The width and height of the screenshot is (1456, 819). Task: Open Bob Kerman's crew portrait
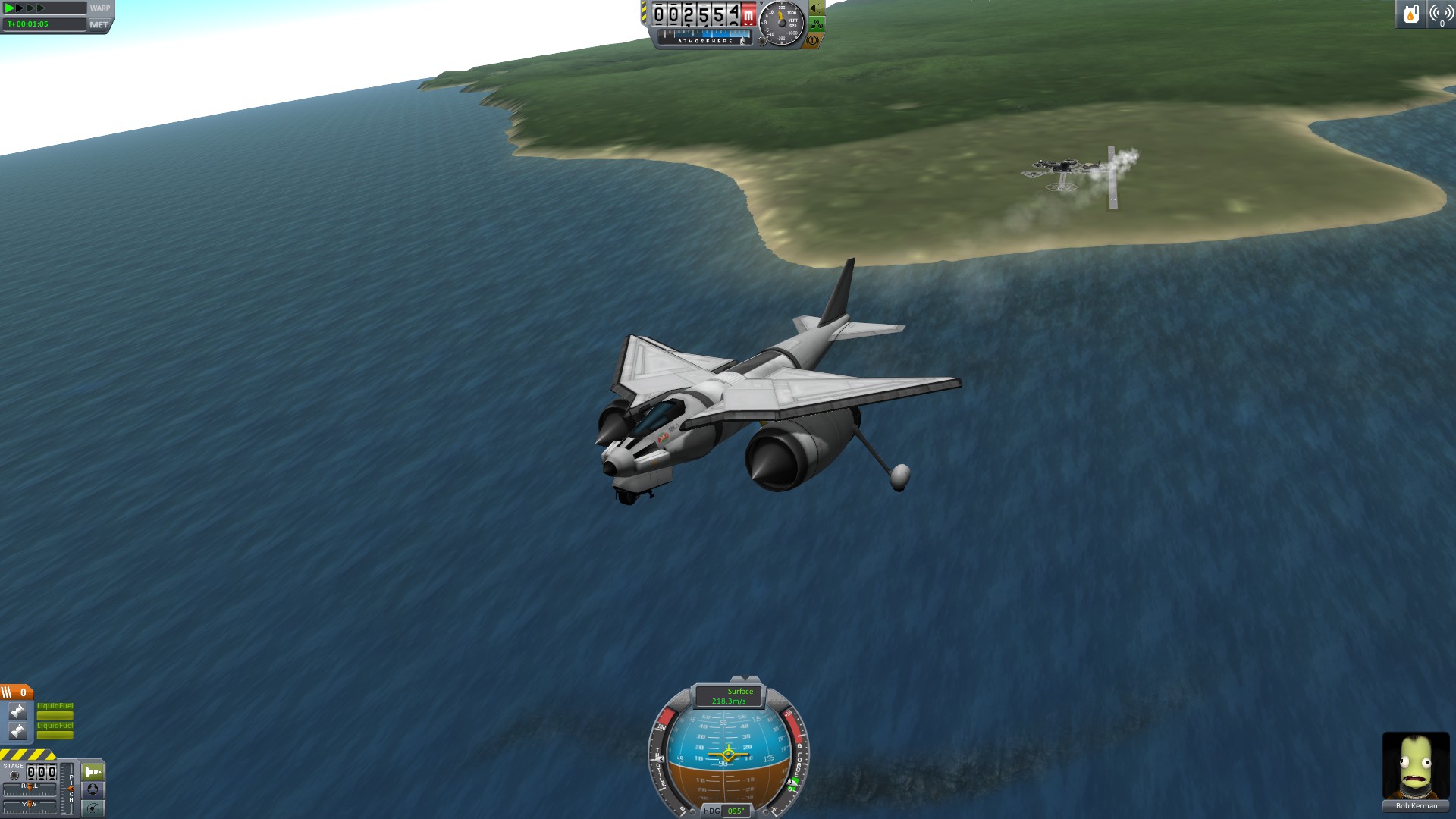pos(1415,766)
